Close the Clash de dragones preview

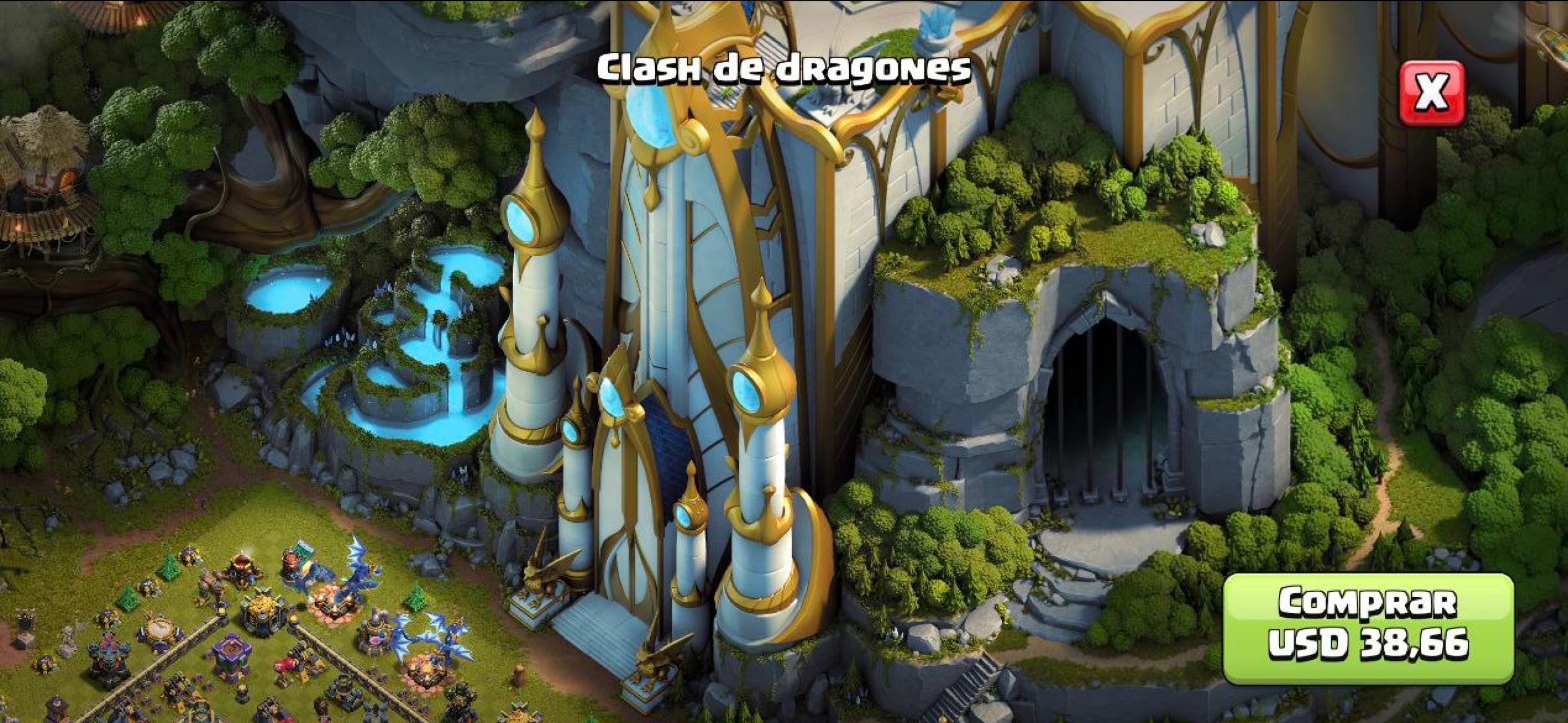point(1431,94)
